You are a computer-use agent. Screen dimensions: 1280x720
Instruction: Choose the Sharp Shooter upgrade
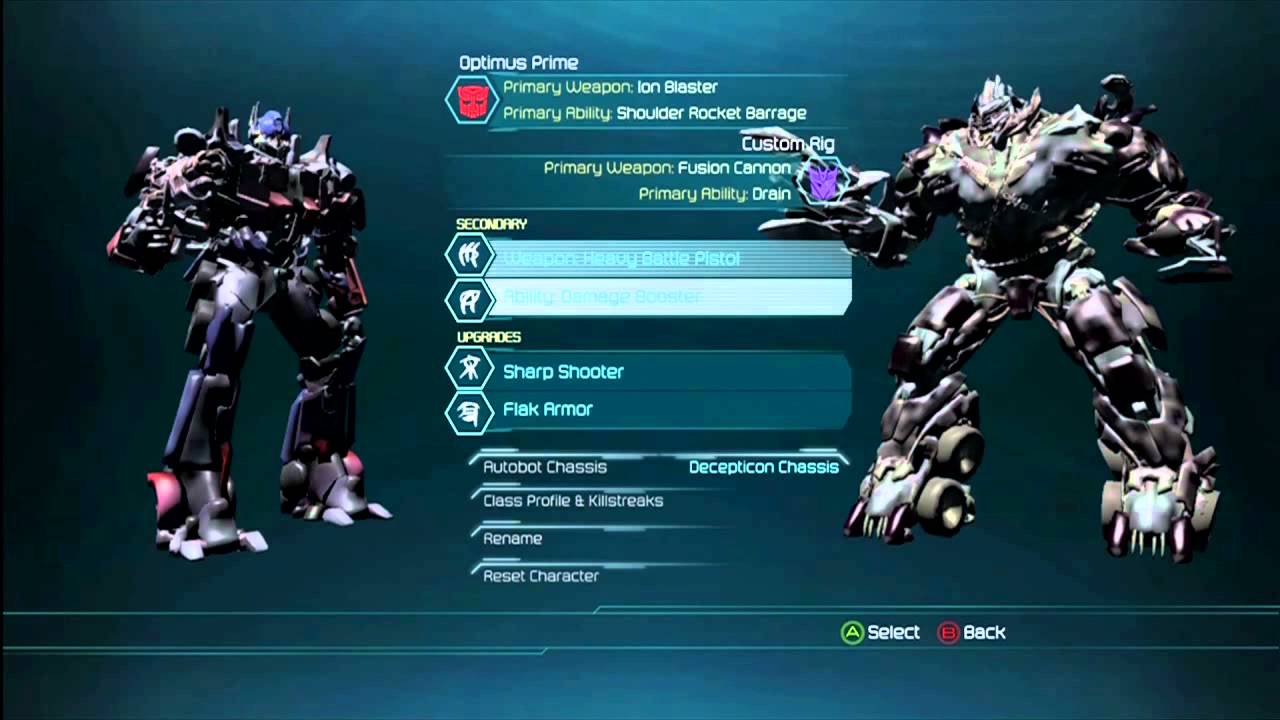click(650, 371)
